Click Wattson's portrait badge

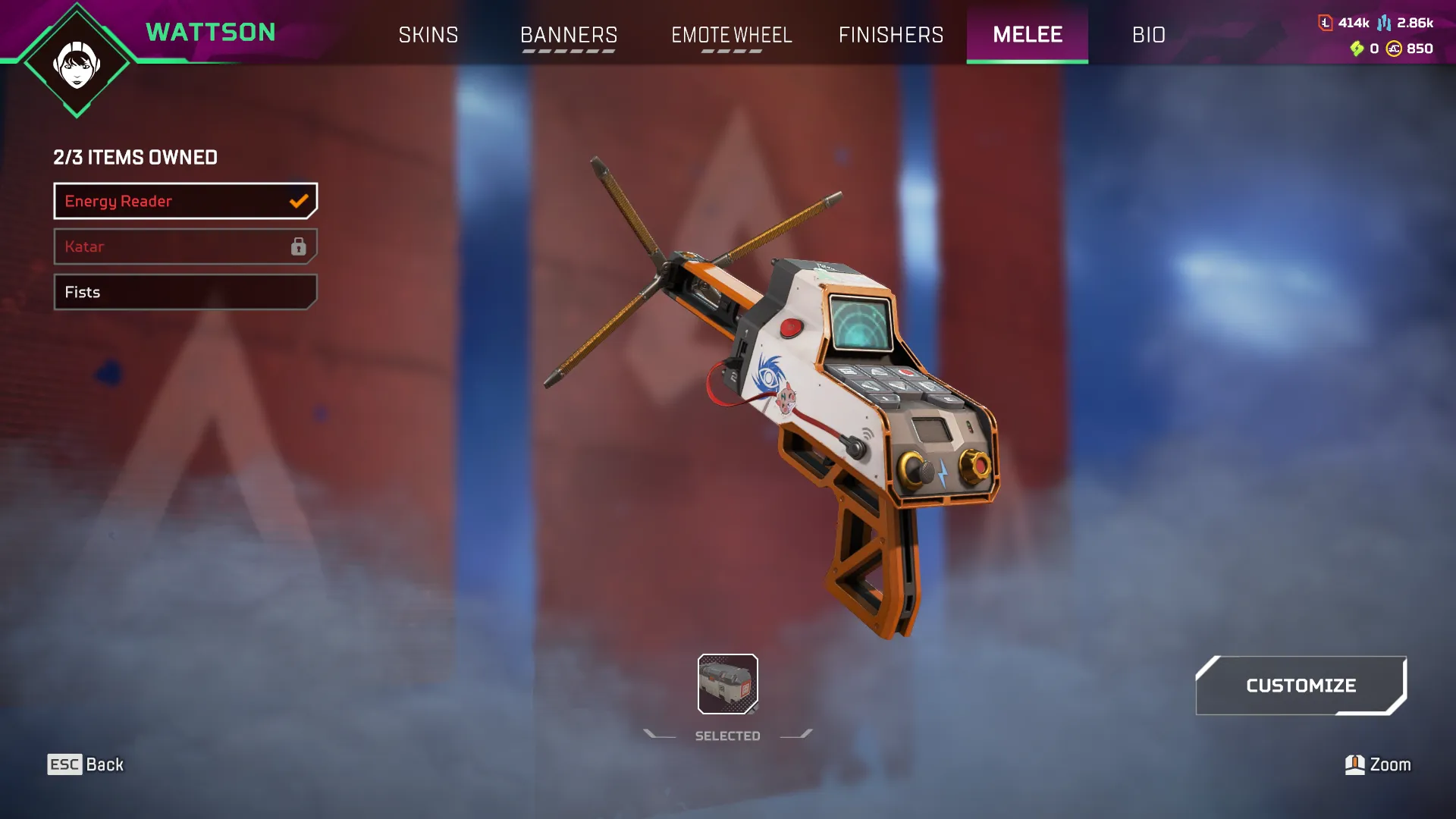click(77, 64)
